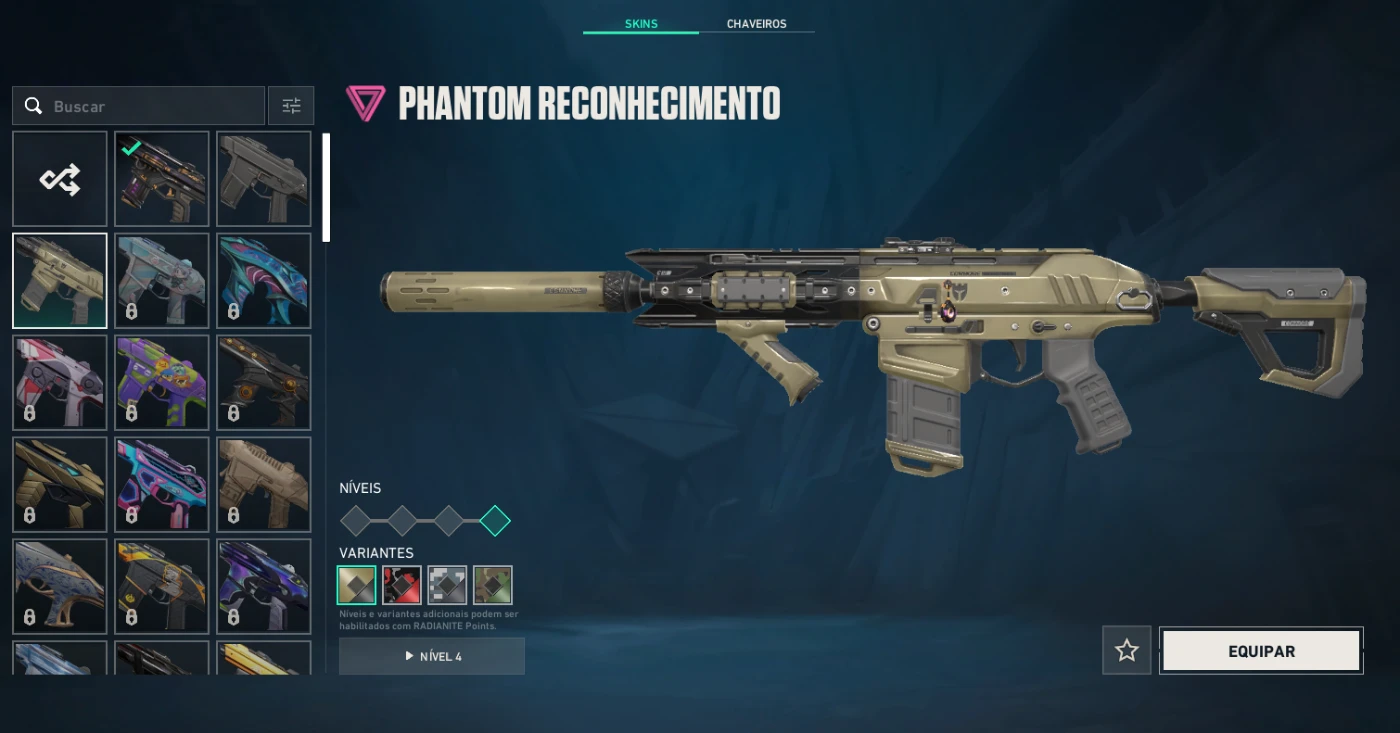The height and width of the screenshot is (733, 1400).
Task: Choose the red and black variant swatch
Action: coord(402,585)
